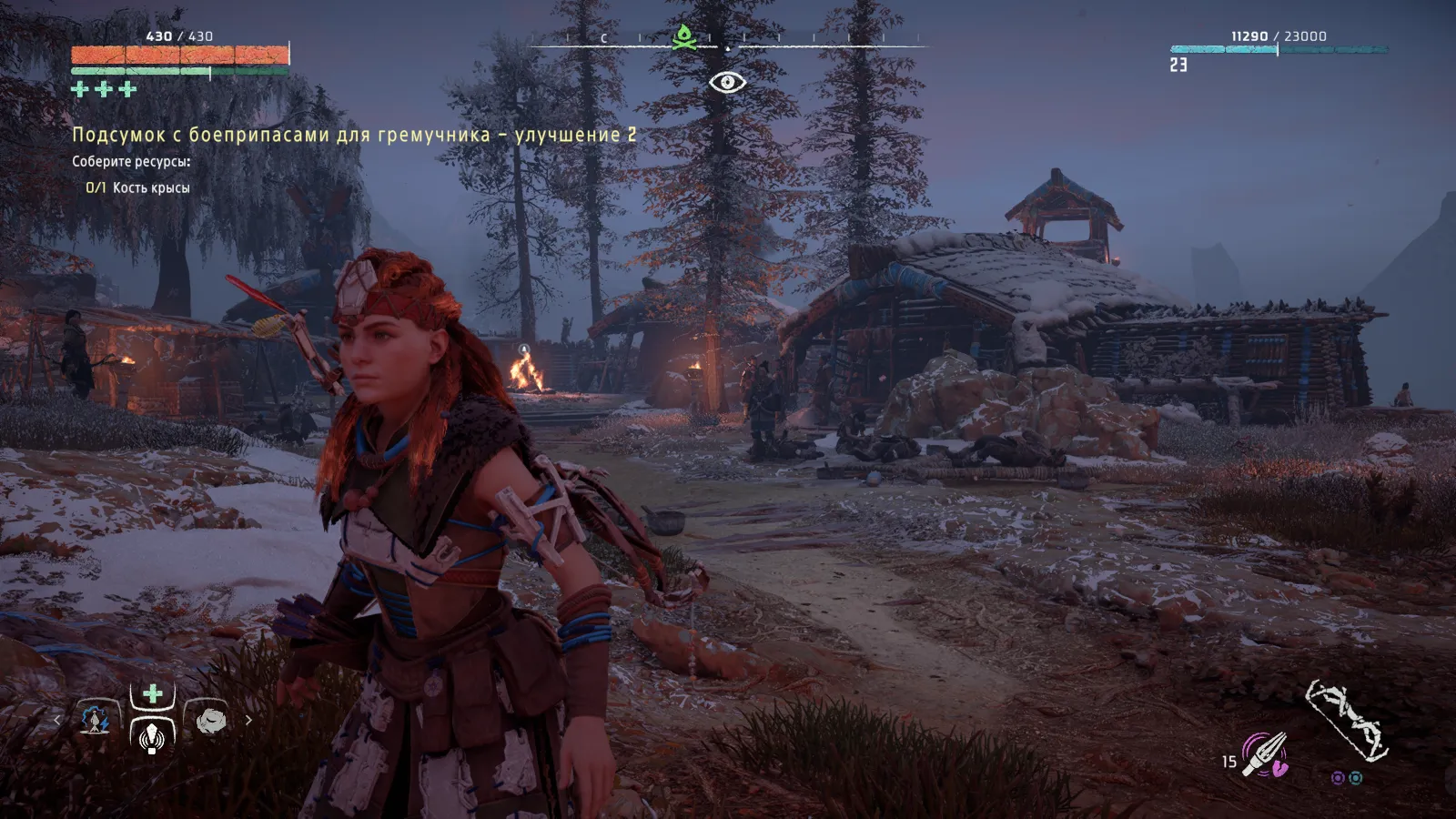Choose the purple-glow arrow ammo icon
This screenshot has height=819, width=1456.
[x=1266, y=755]
